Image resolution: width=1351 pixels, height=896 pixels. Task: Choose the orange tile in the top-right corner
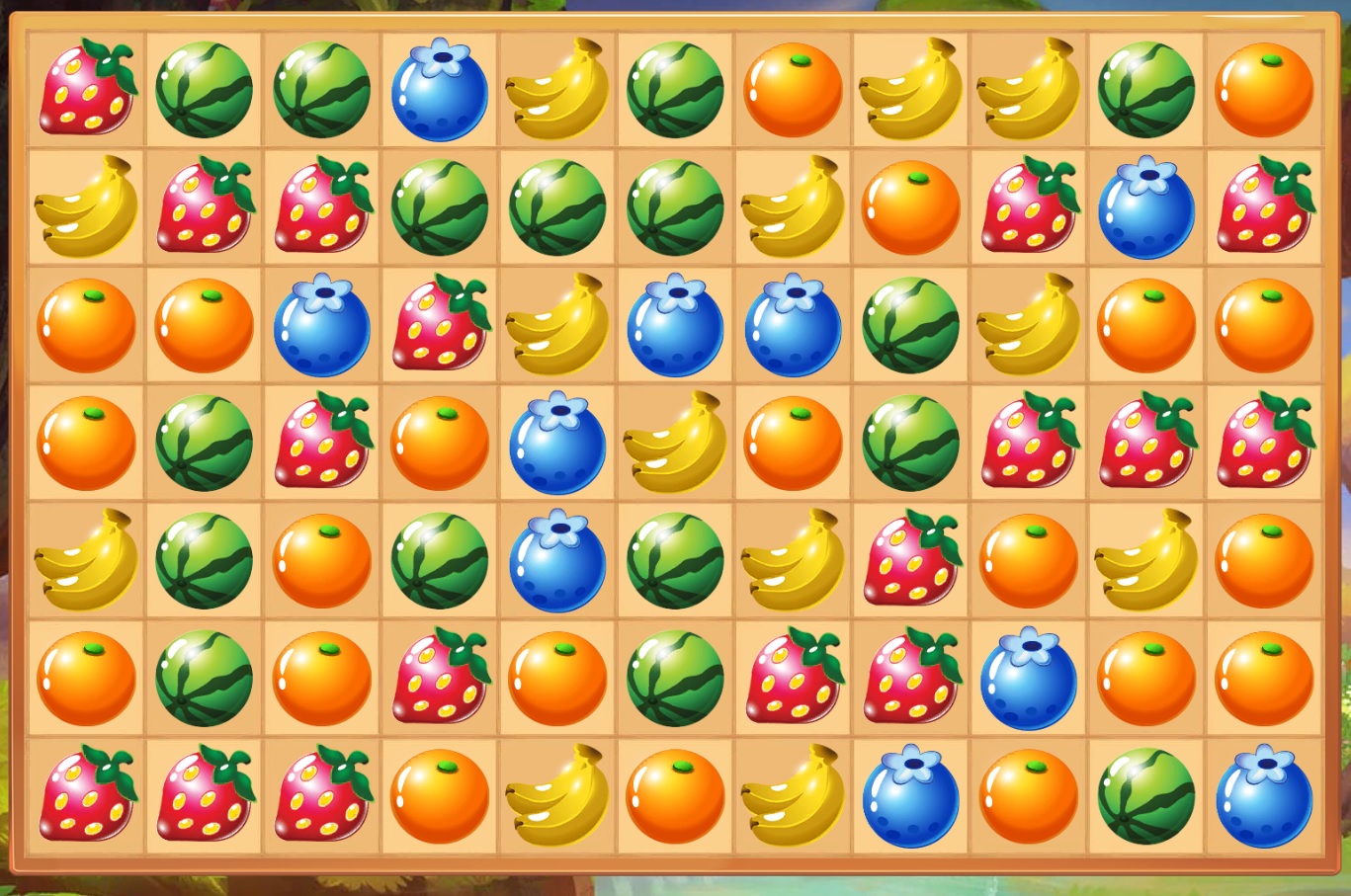pos(1264,90)
